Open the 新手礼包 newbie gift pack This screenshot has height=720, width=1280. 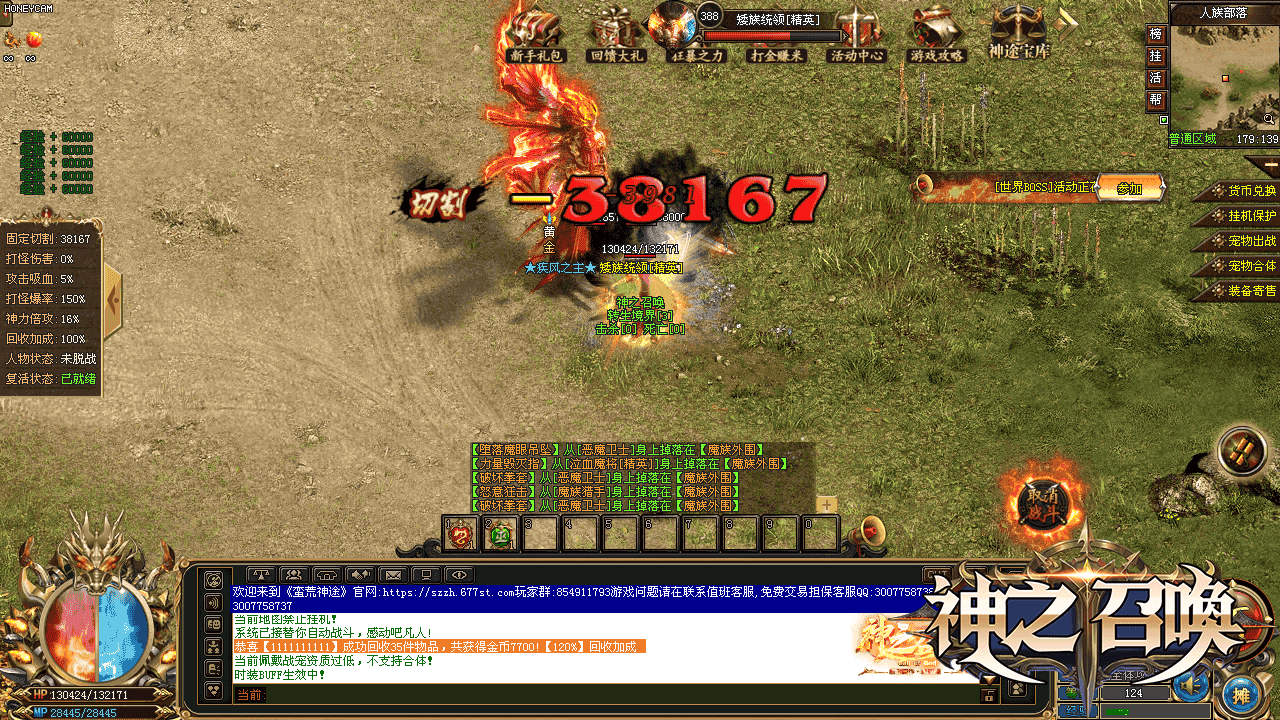pos(535,36)
